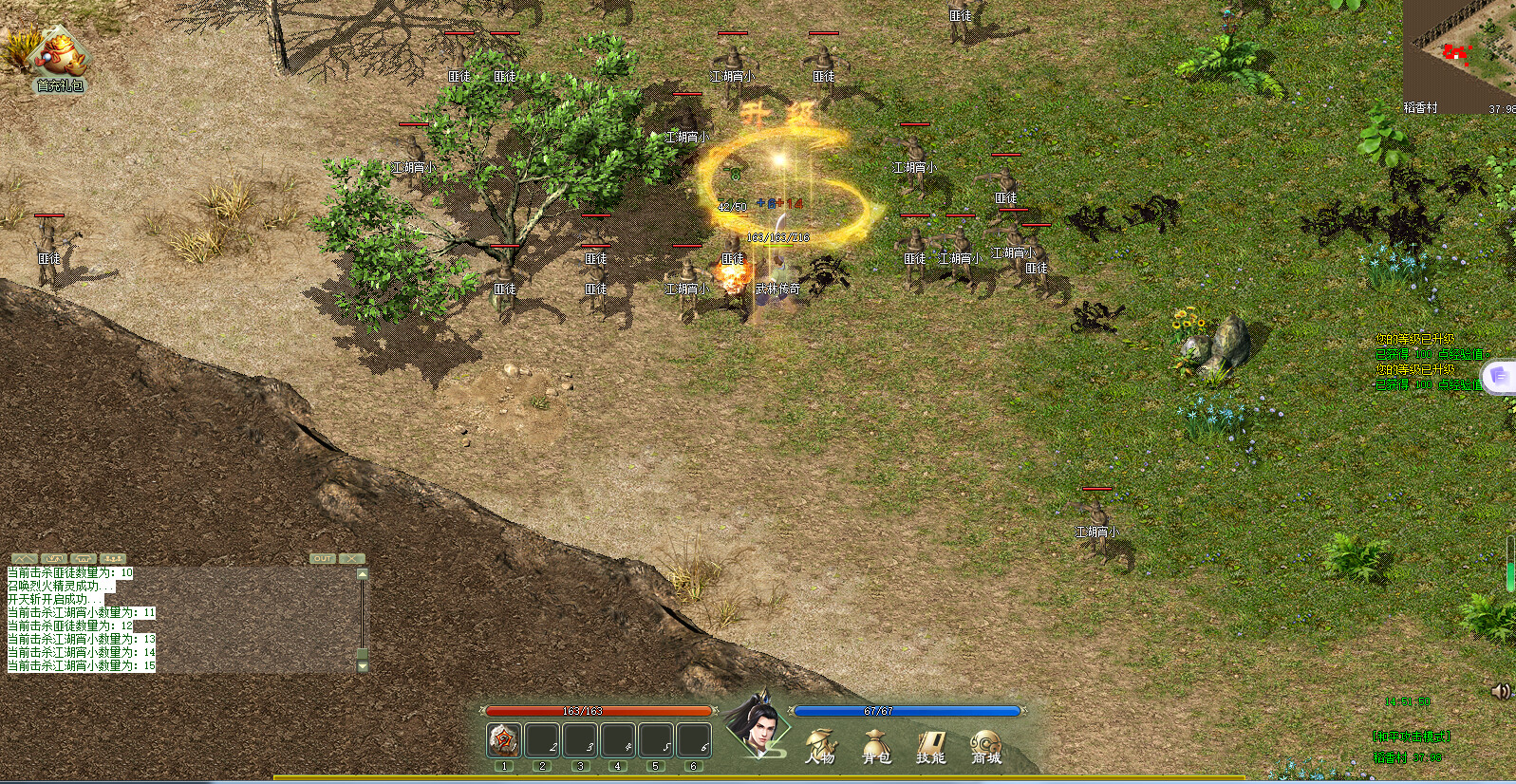Collapse the chat panel with the X button
This screenshot has height=784, width=1516.
coord(352,558)
